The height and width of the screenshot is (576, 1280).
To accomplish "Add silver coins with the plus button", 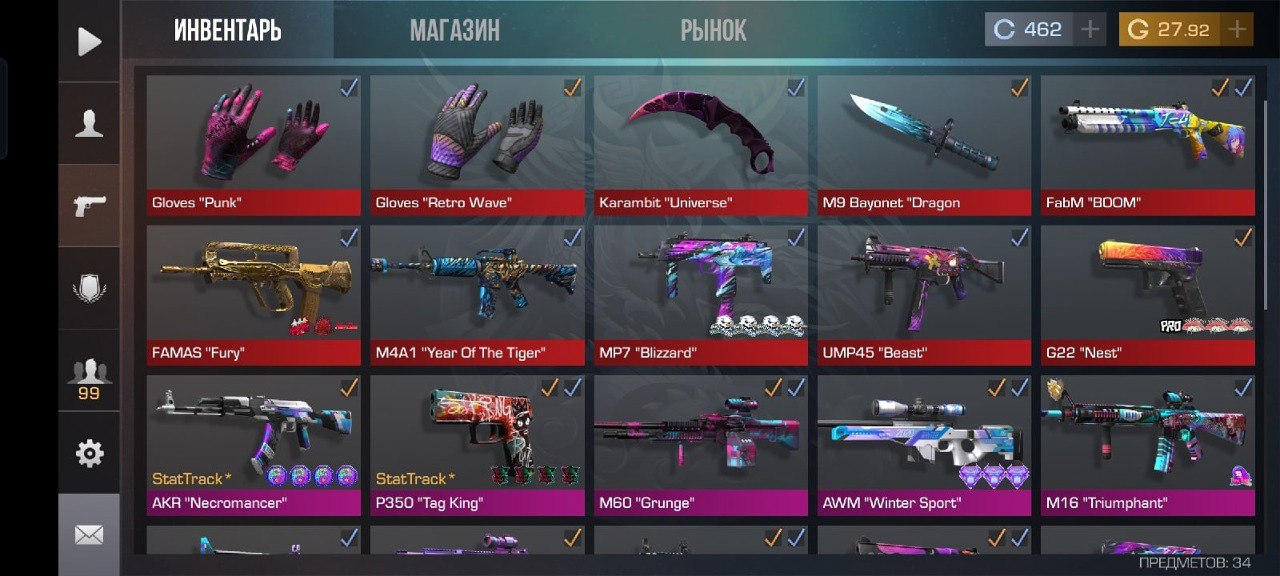I will coord(1089,29).
